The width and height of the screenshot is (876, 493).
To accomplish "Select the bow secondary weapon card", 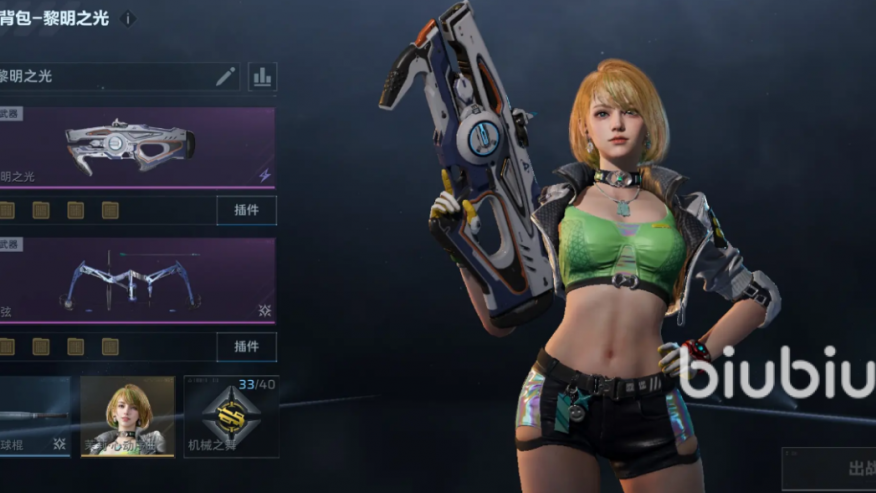I will click(137, 280).
